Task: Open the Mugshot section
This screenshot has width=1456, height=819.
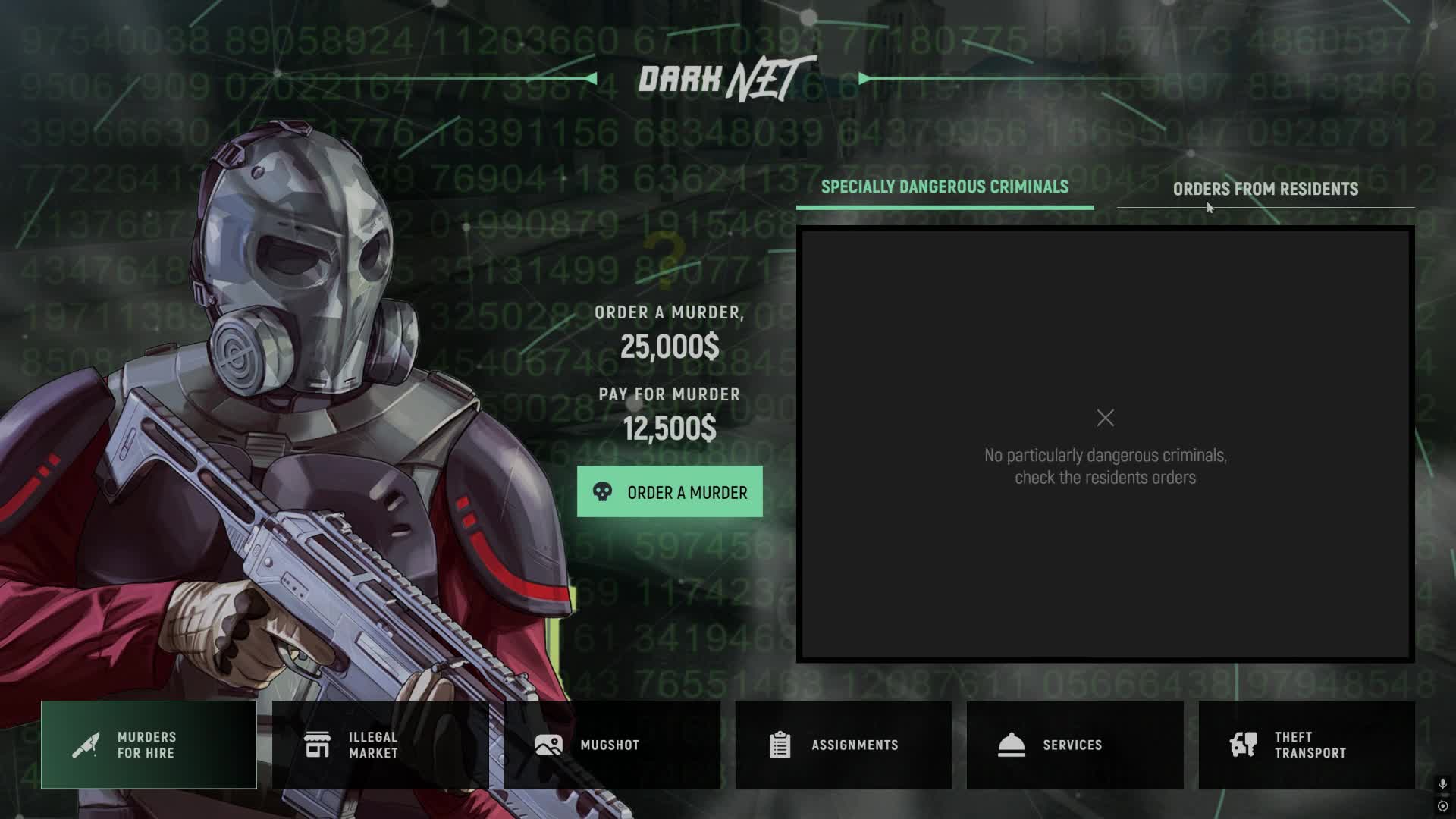Action: click(x=612, y=745)
